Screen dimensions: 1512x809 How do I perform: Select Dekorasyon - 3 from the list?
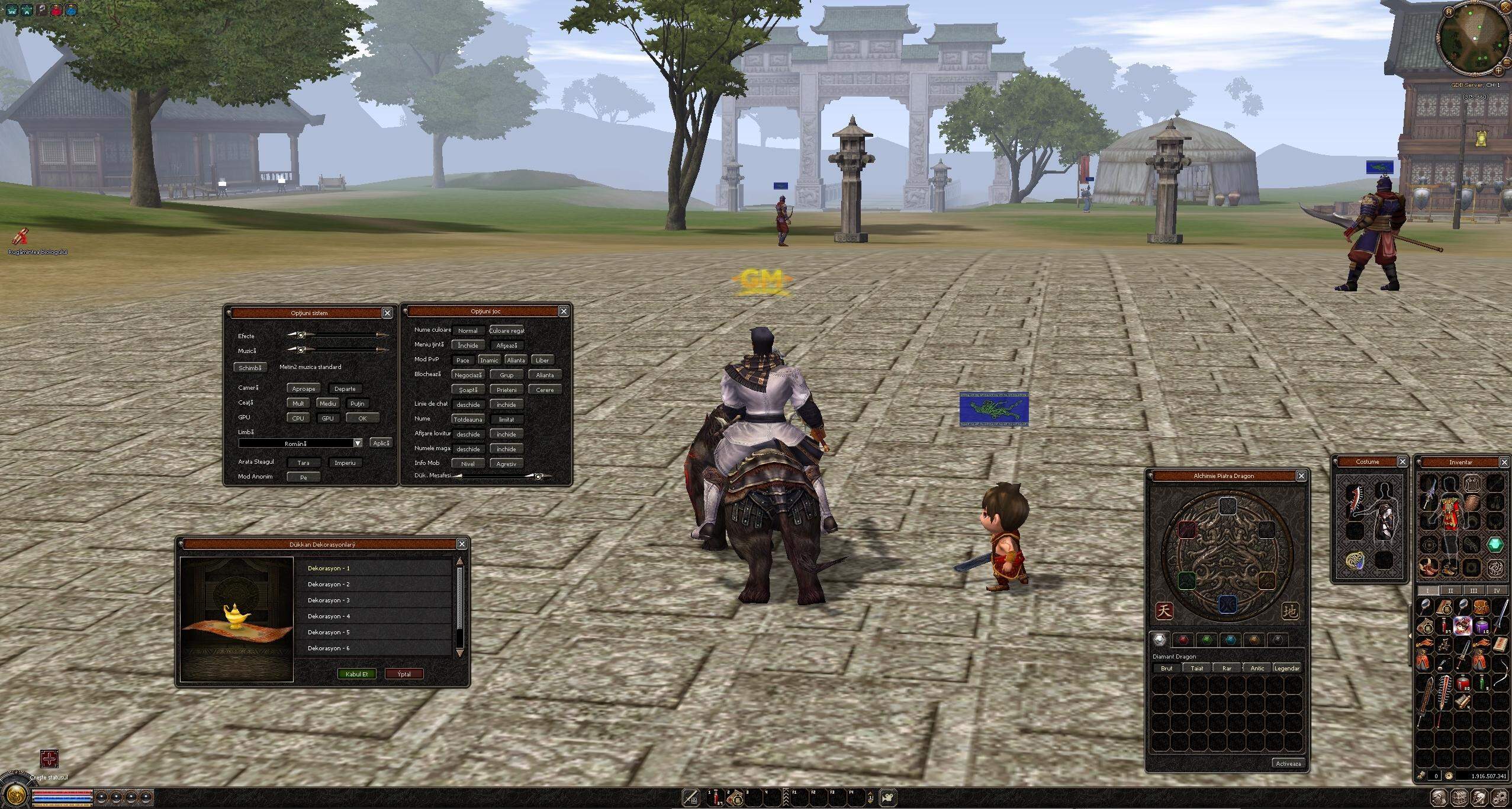coord(329,600)
